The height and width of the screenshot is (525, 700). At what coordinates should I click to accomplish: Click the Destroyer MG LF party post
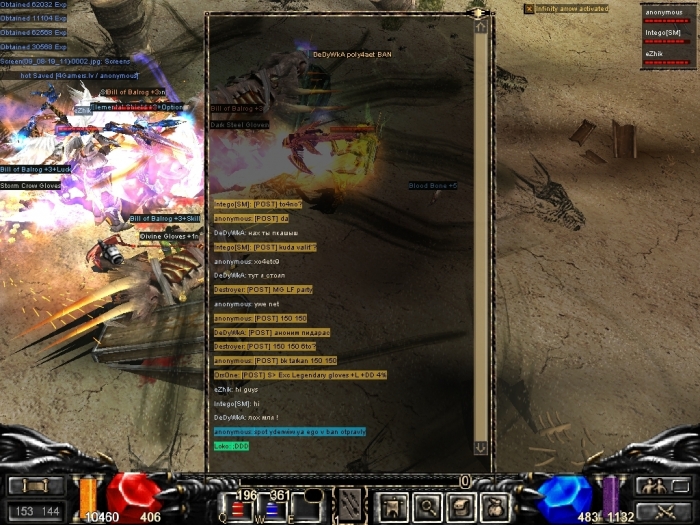point(263,289)
